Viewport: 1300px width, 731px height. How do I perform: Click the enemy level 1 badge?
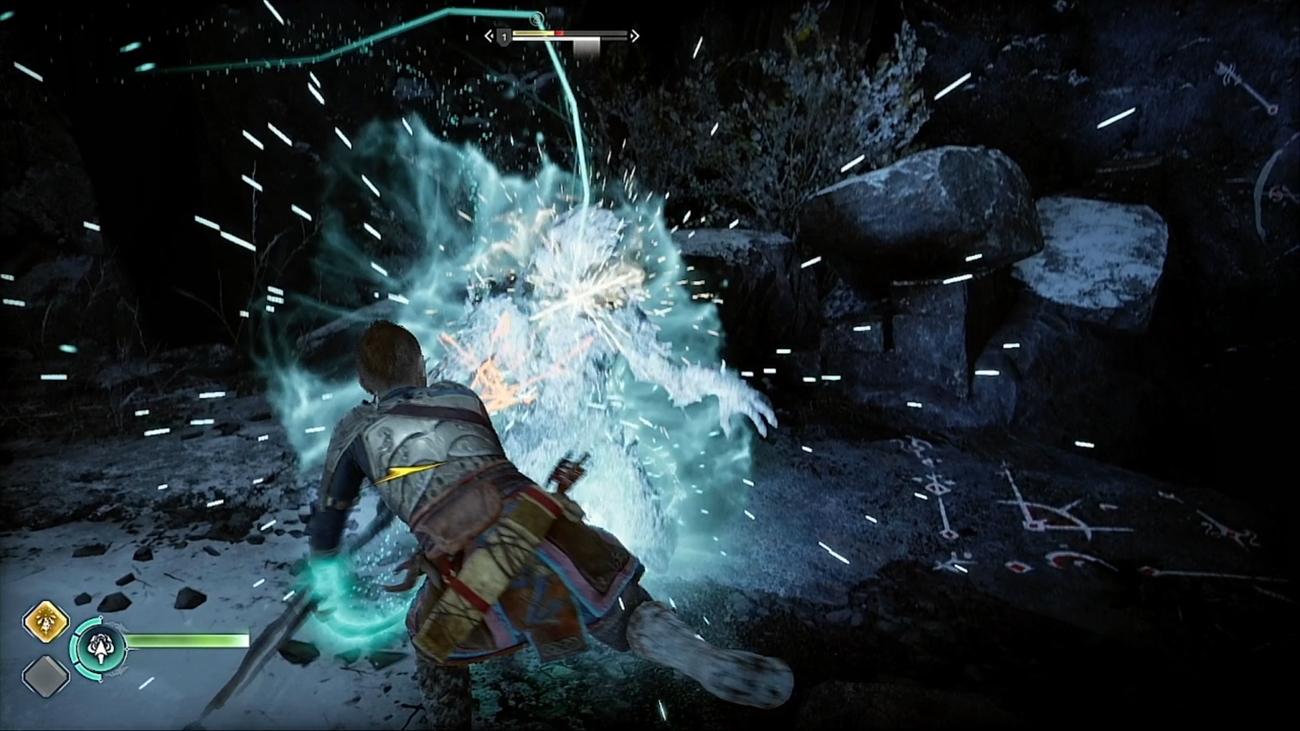503,35
